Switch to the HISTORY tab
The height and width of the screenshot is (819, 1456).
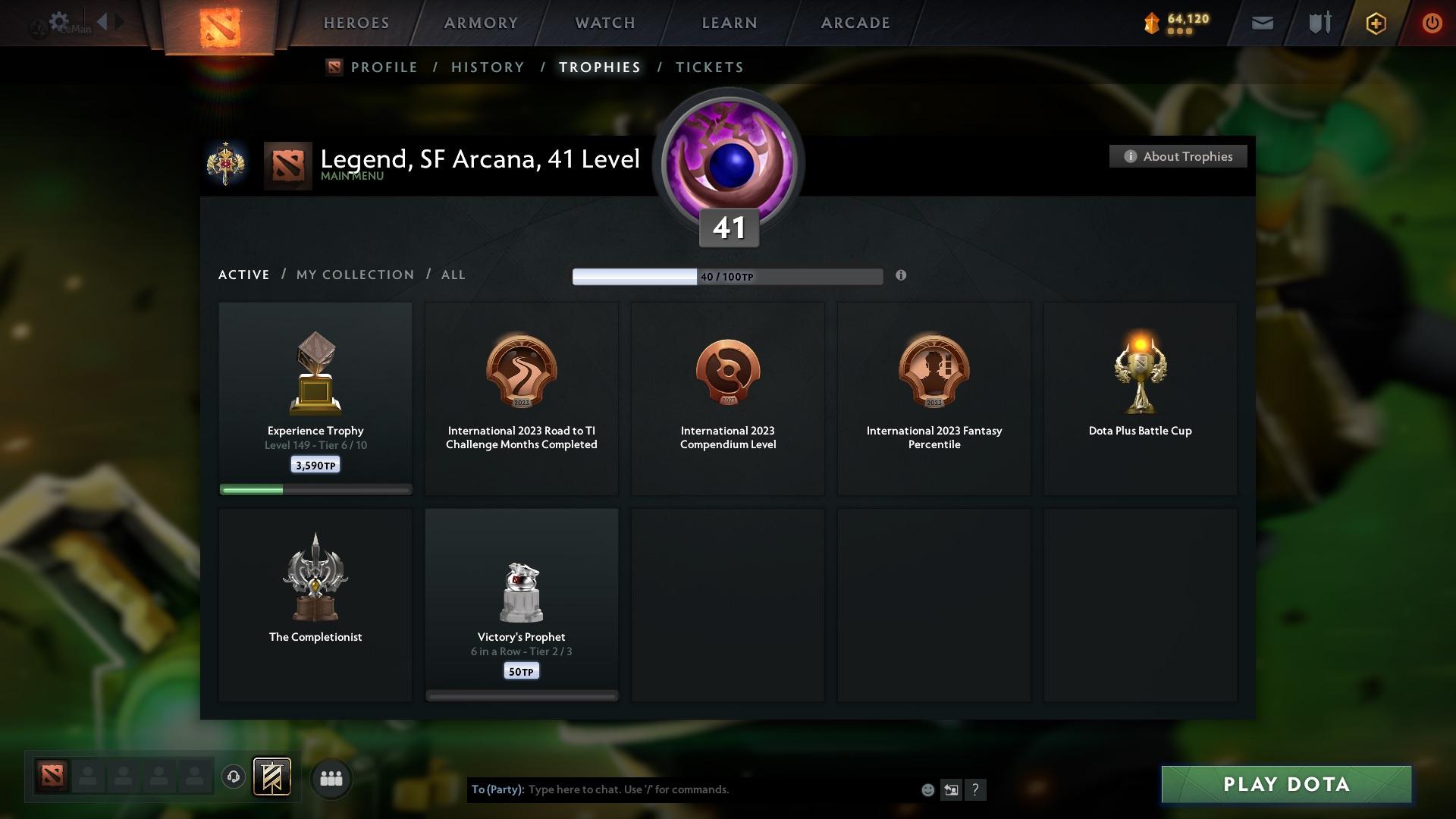point(487,67)
